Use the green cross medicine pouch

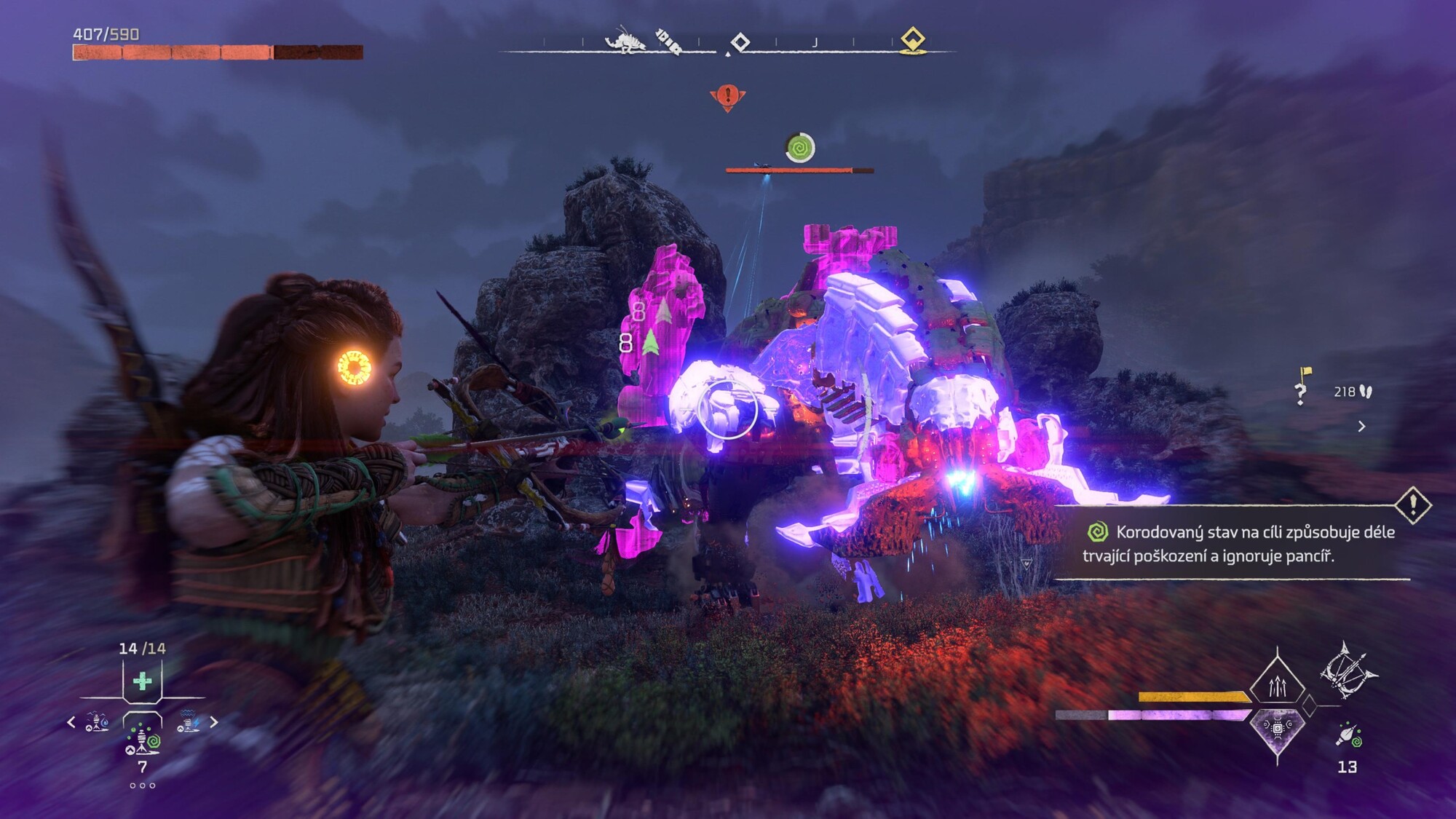143,681
